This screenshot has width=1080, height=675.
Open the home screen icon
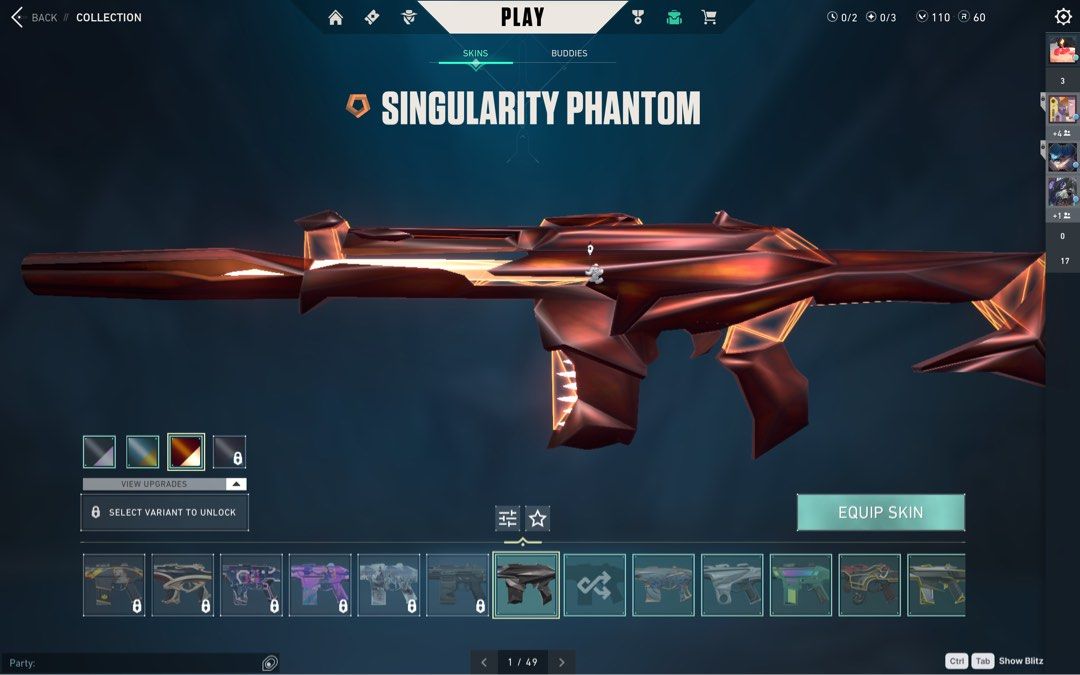click(336, 17)
